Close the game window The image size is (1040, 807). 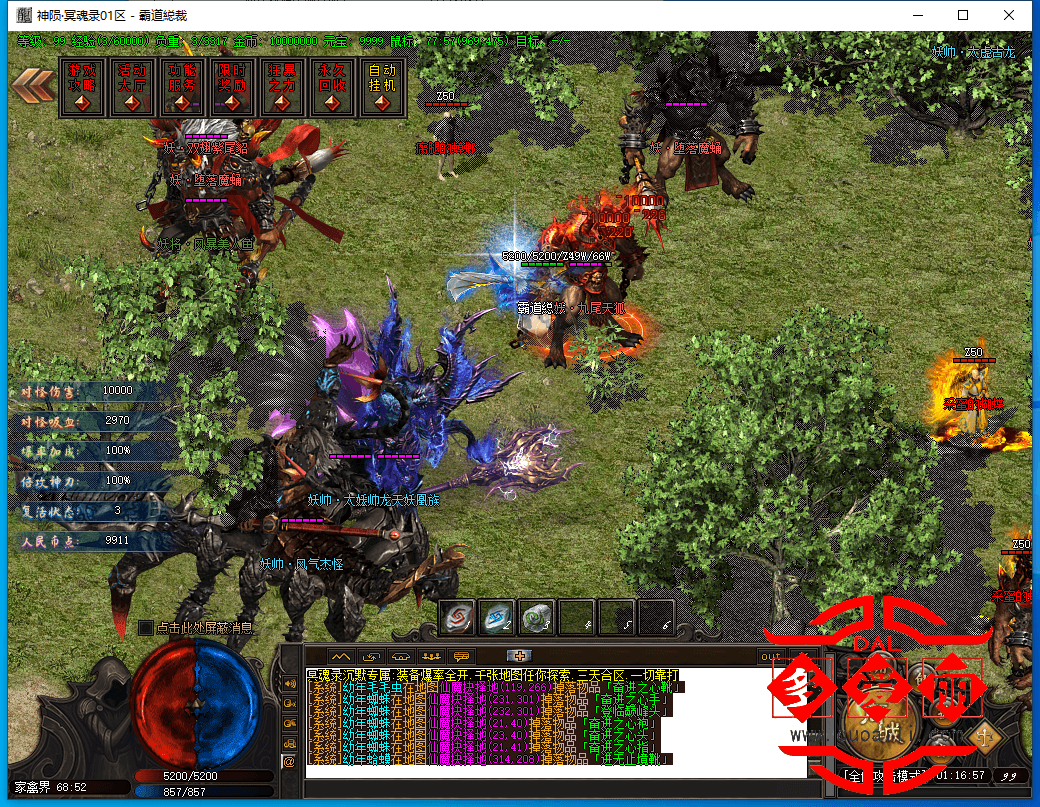[x=1010, y=15]
